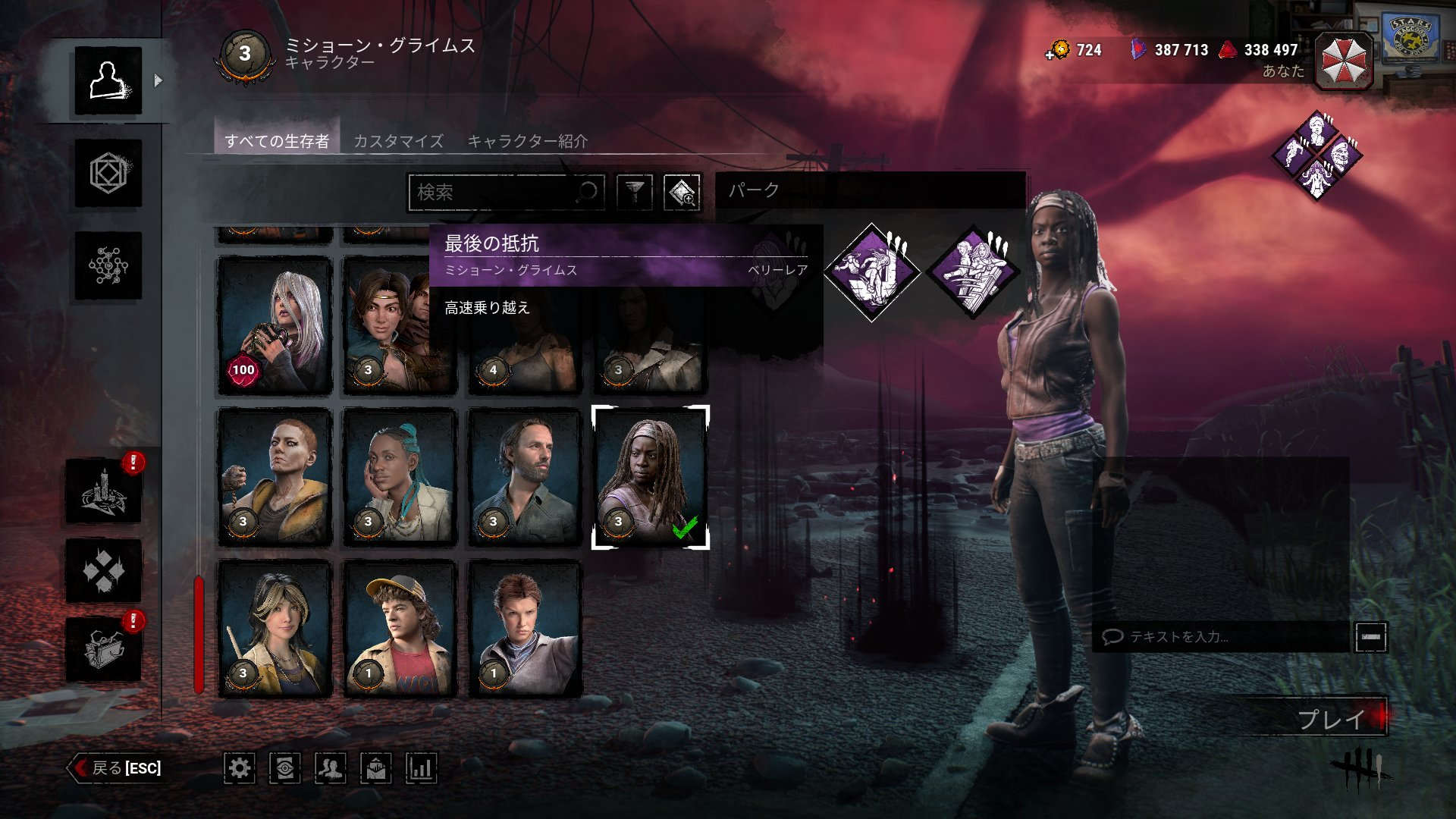This screenshot has height=819, width=1456.
Task: Select the Michonne Grimes character portrait
Action: point(650,476)
